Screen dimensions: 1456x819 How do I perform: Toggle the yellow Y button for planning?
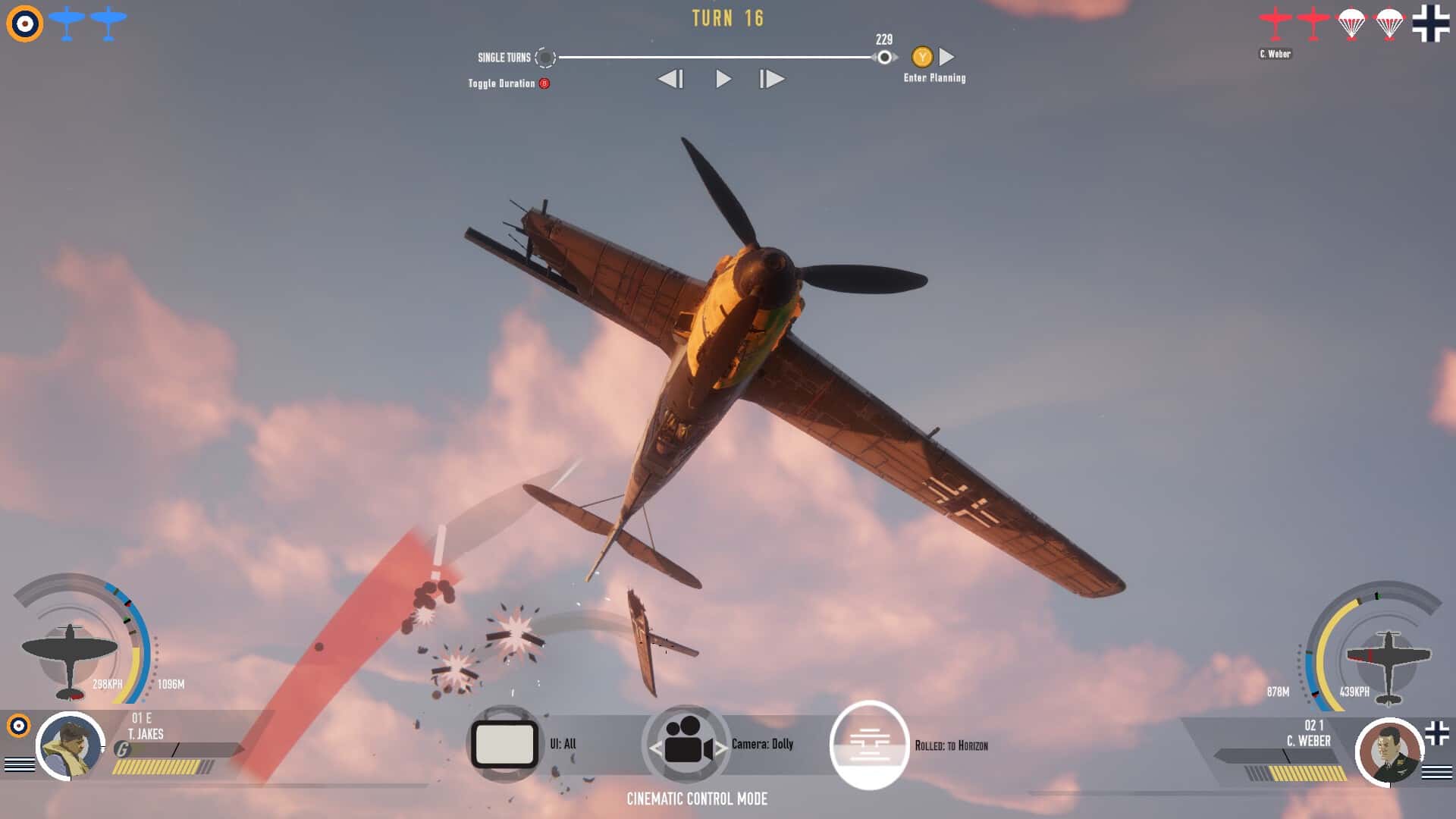point(922,55)
